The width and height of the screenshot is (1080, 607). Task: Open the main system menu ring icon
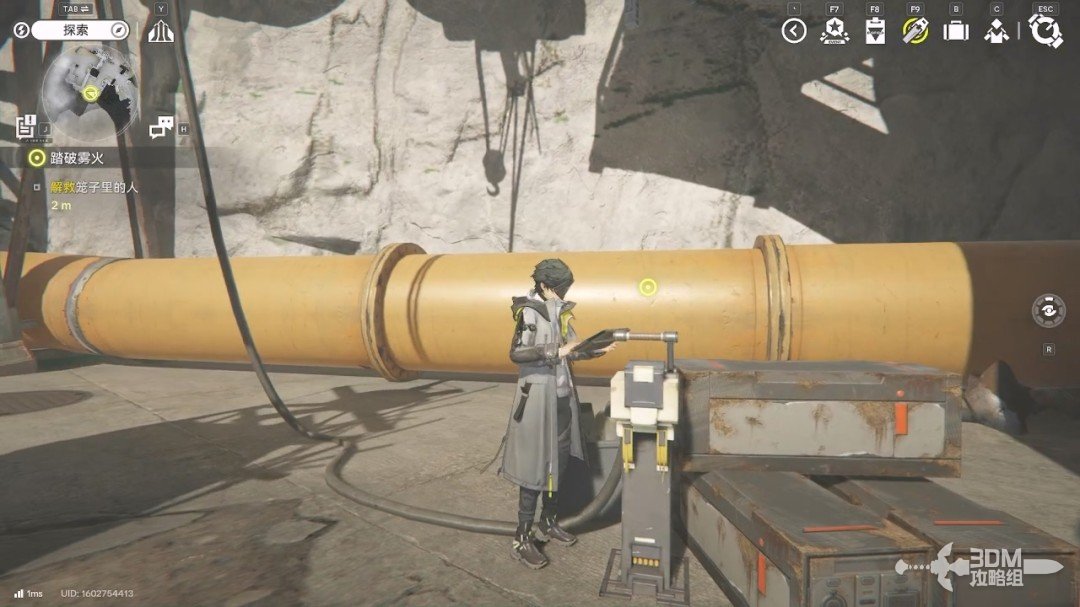1045,31
